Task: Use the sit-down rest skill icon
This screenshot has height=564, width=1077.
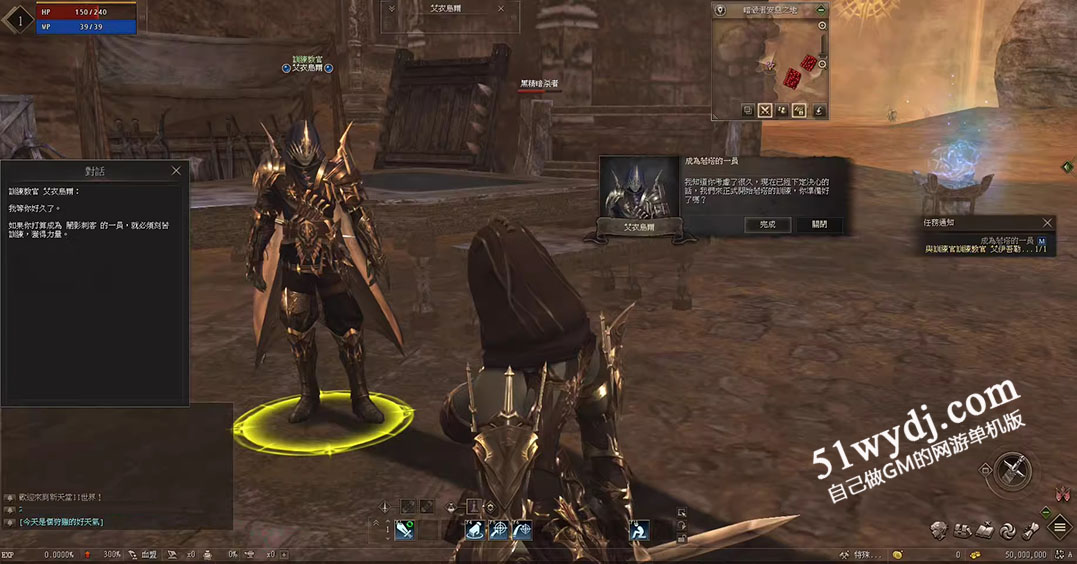Action: click(638, 531)
